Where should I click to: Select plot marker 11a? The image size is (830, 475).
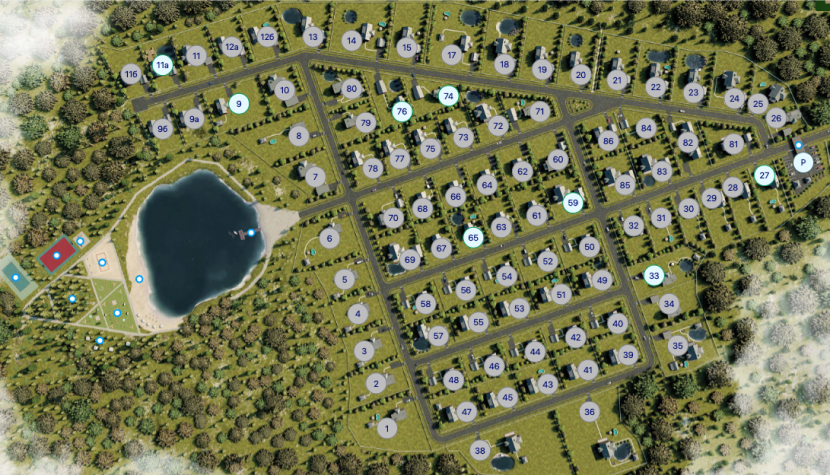coord(162,66)
